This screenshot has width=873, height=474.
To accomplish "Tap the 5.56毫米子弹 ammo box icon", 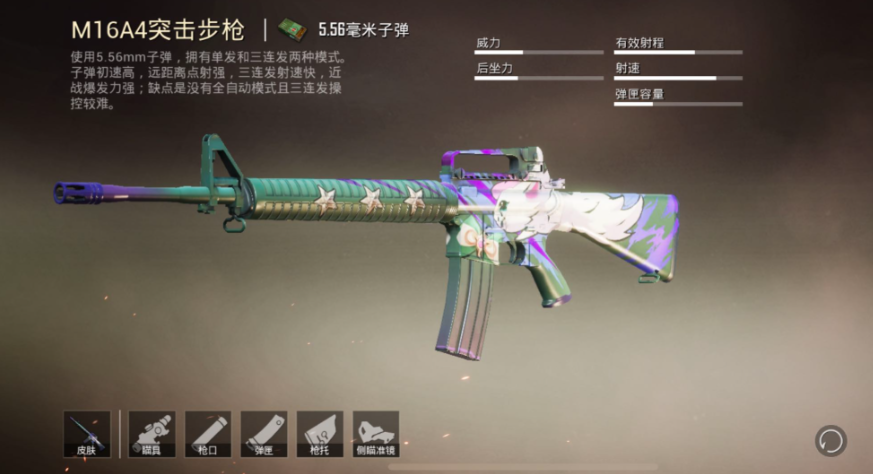I will tap(292, 29).
